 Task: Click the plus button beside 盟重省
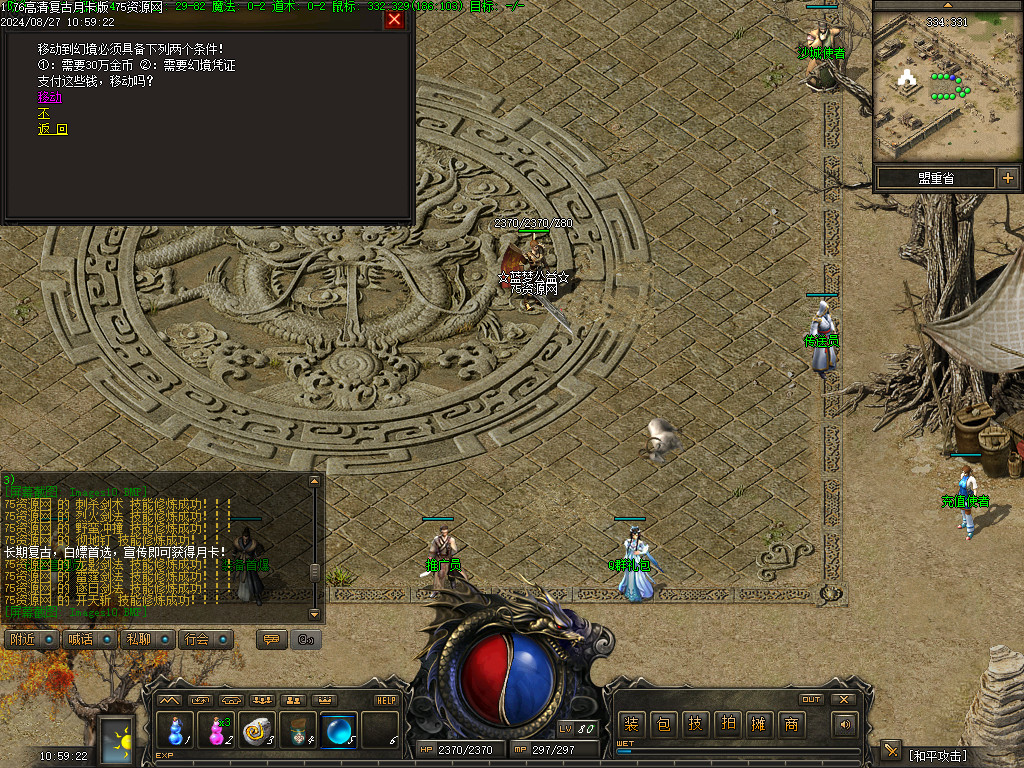click(1007, 178)
